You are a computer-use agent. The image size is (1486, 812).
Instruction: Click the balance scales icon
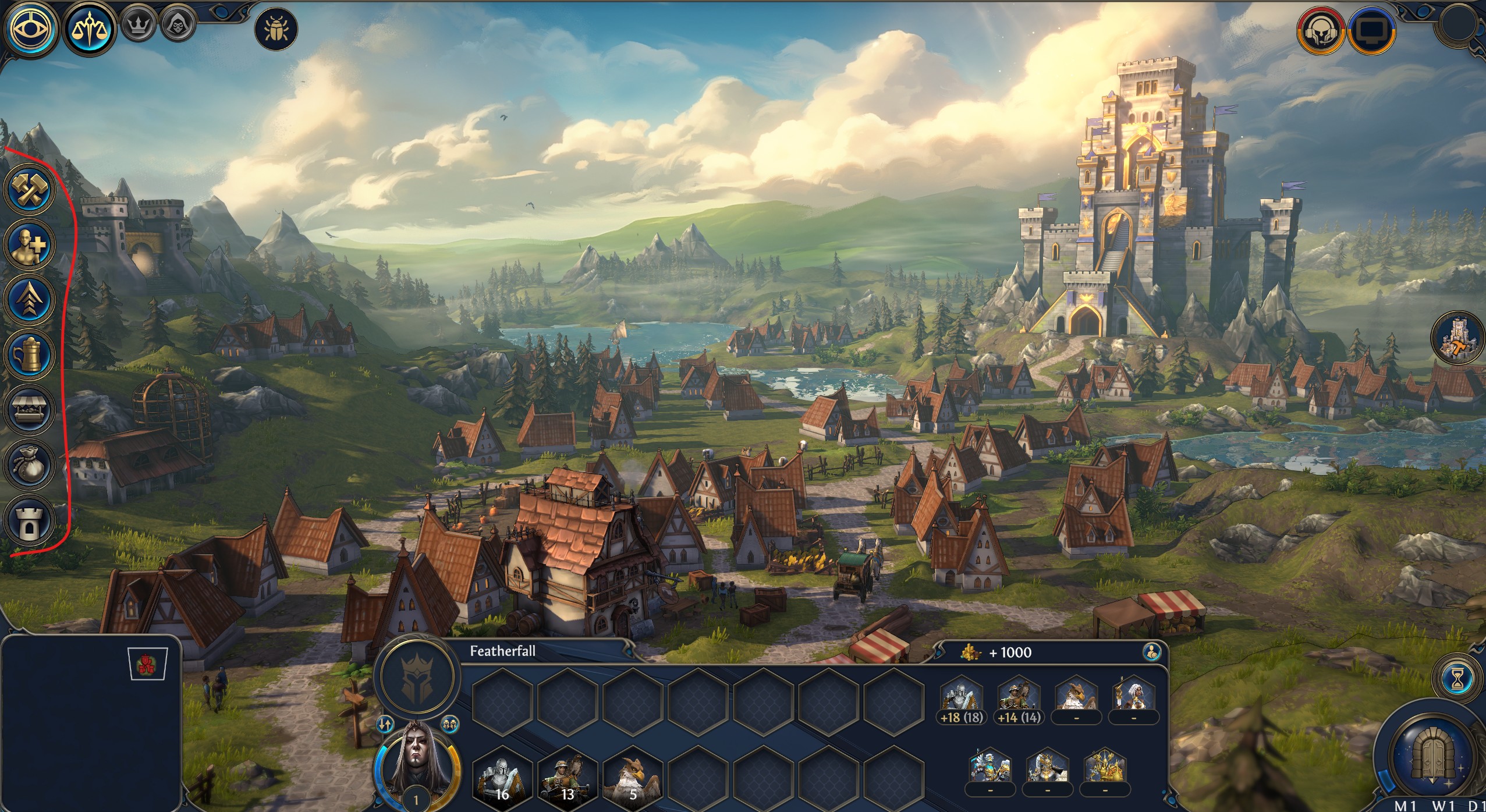[x=89, y=28]
